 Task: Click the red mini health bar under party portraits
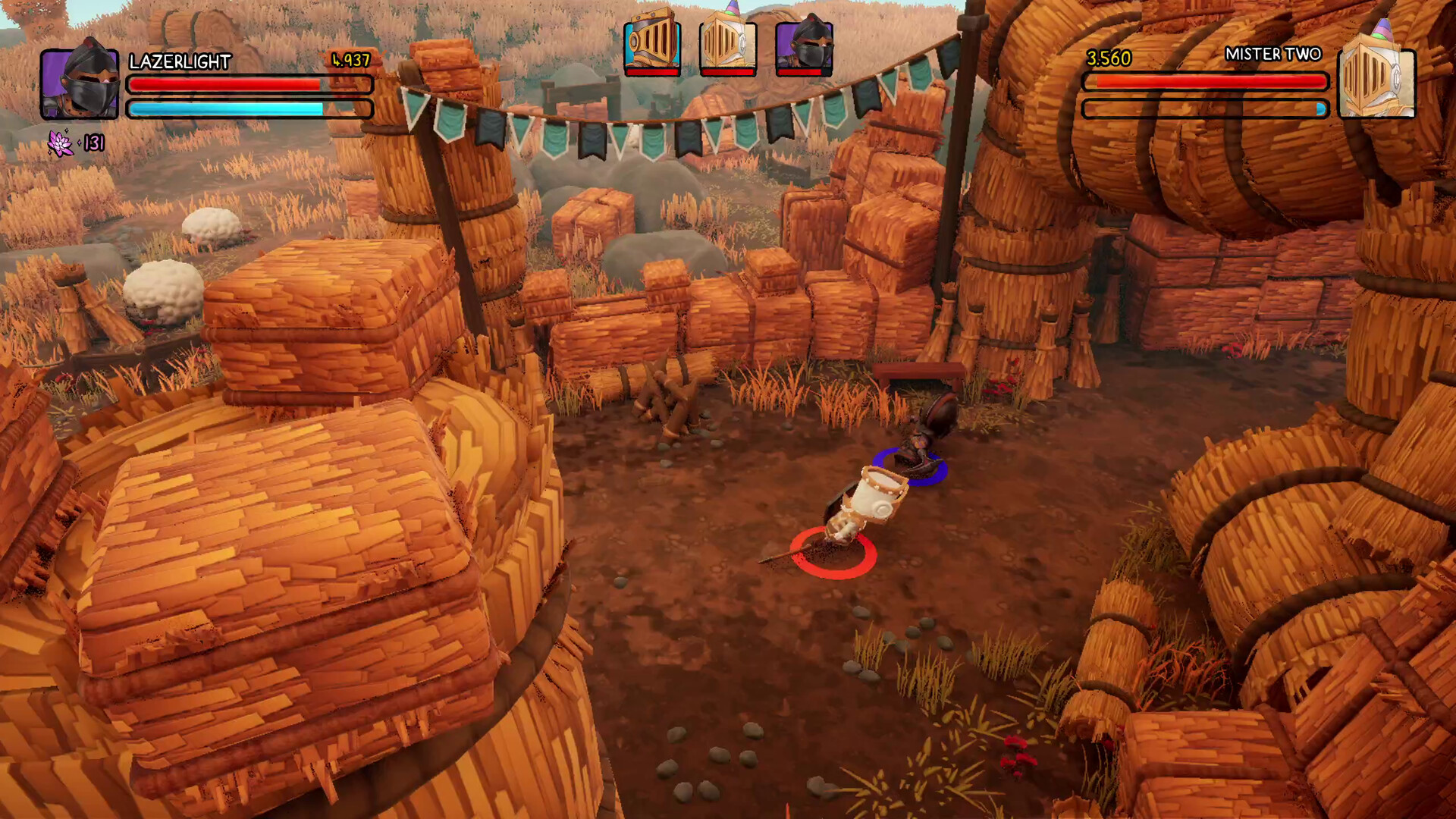tap(653, 74)
